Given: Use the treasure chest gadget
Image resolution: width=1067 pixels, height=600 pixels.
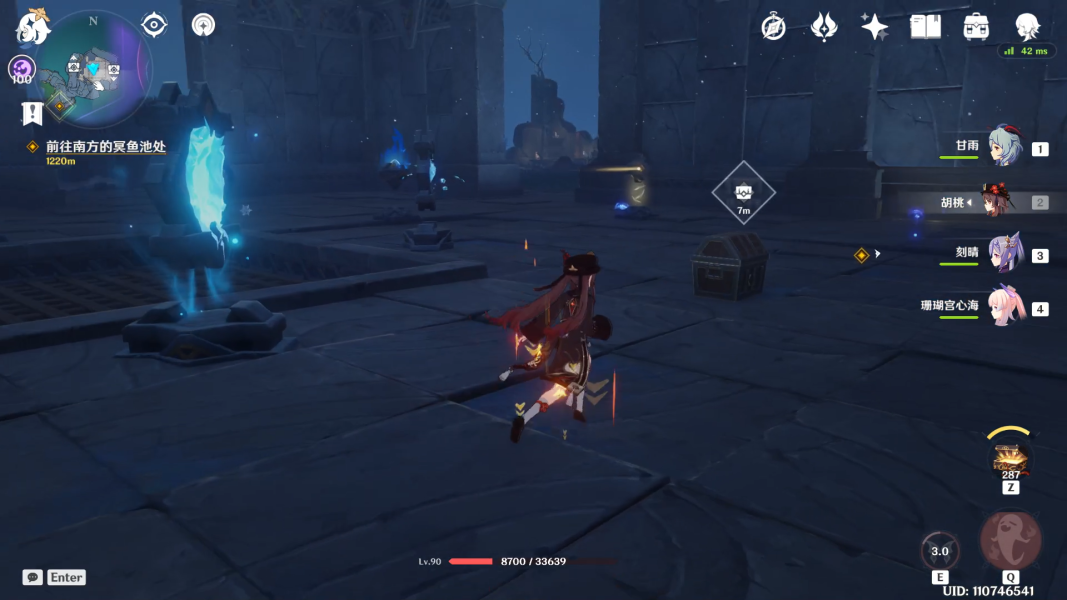Looking at the screenshot, I should coord(1010,460).
